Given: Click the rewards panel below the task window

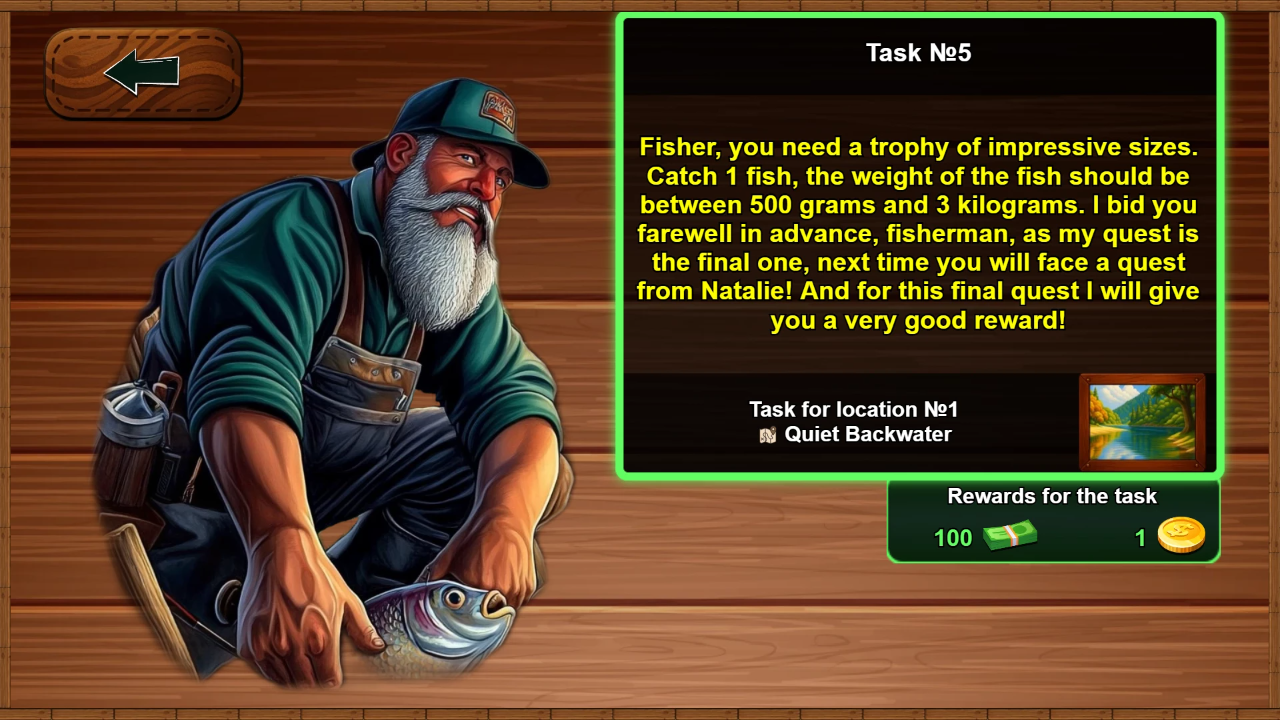Looking at the screenshot, I should point(1051,520).
